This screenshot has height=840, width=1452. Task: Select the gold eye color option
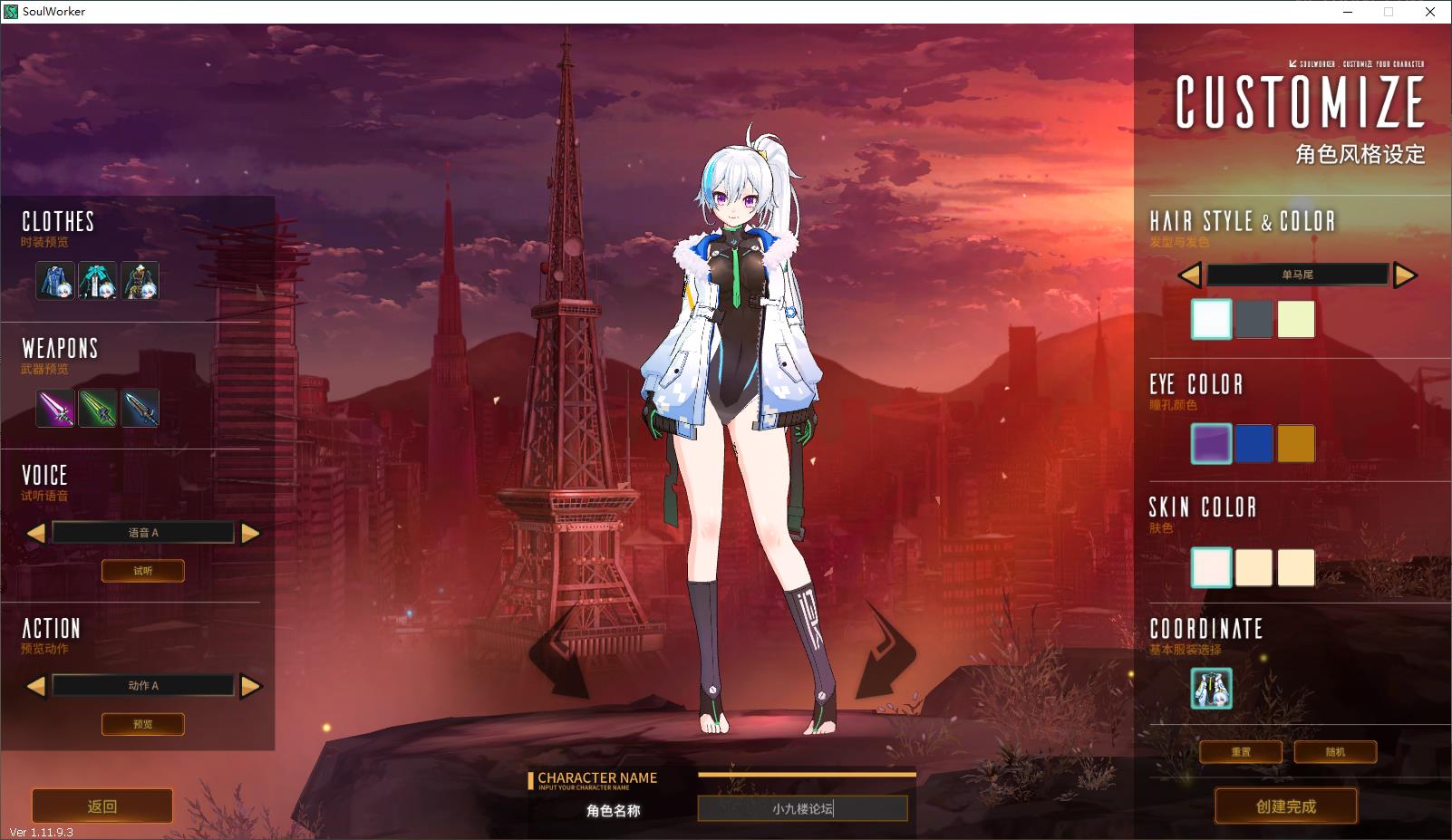(x=1295, y=445)
